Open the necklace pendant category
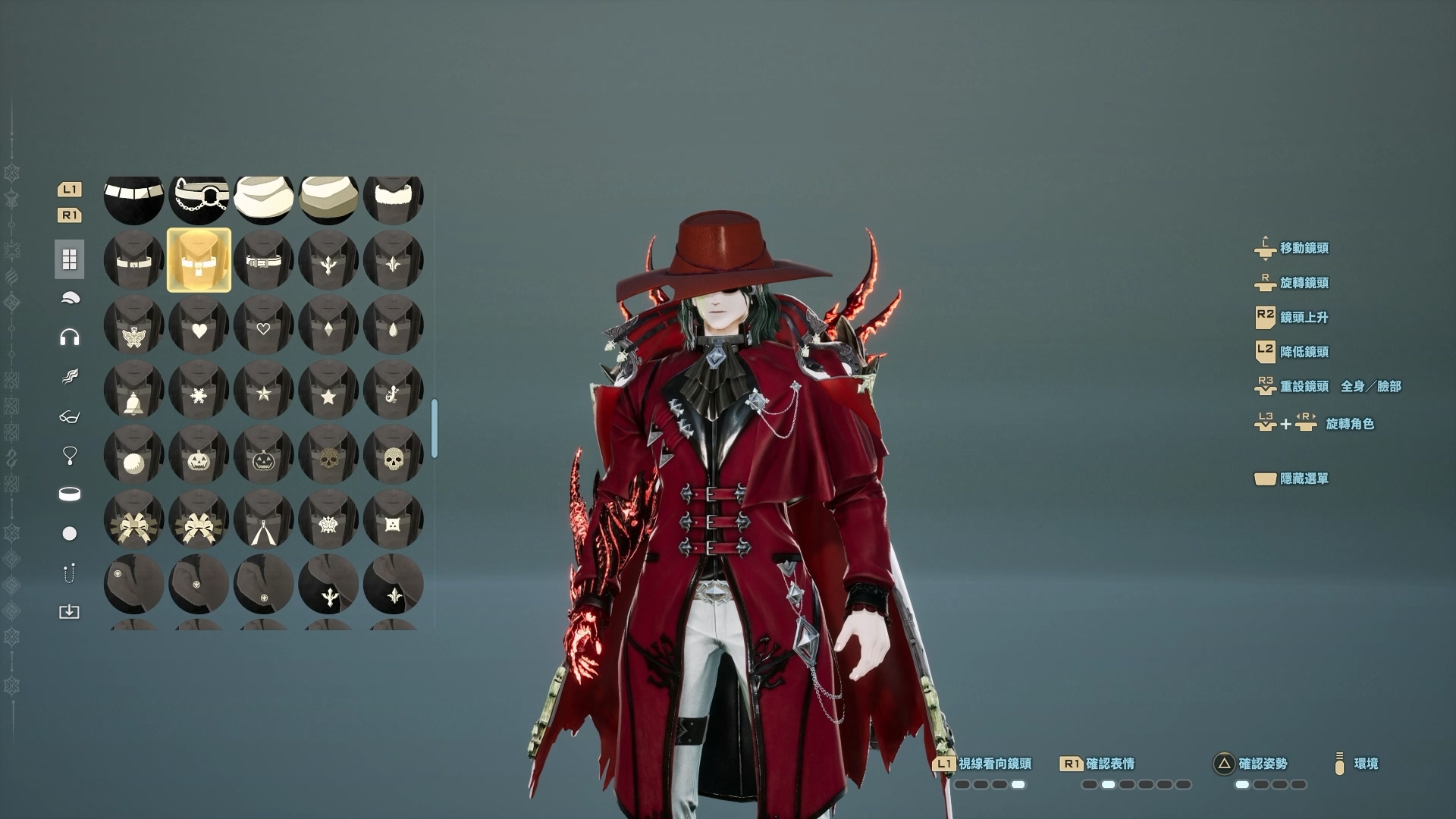 pos(69,455)
